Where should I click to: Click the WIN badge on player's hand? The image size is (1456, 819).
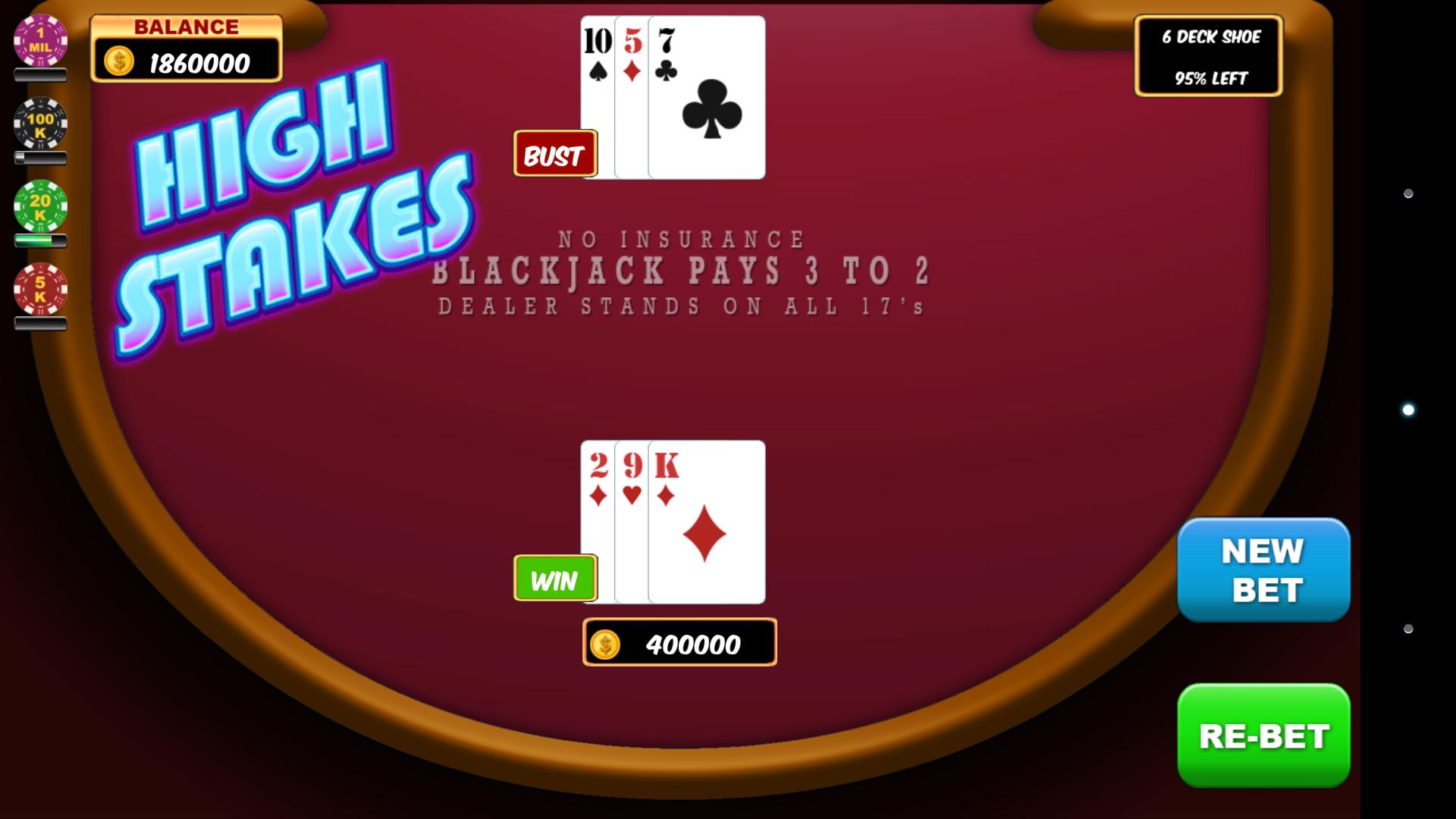[555, 580]
